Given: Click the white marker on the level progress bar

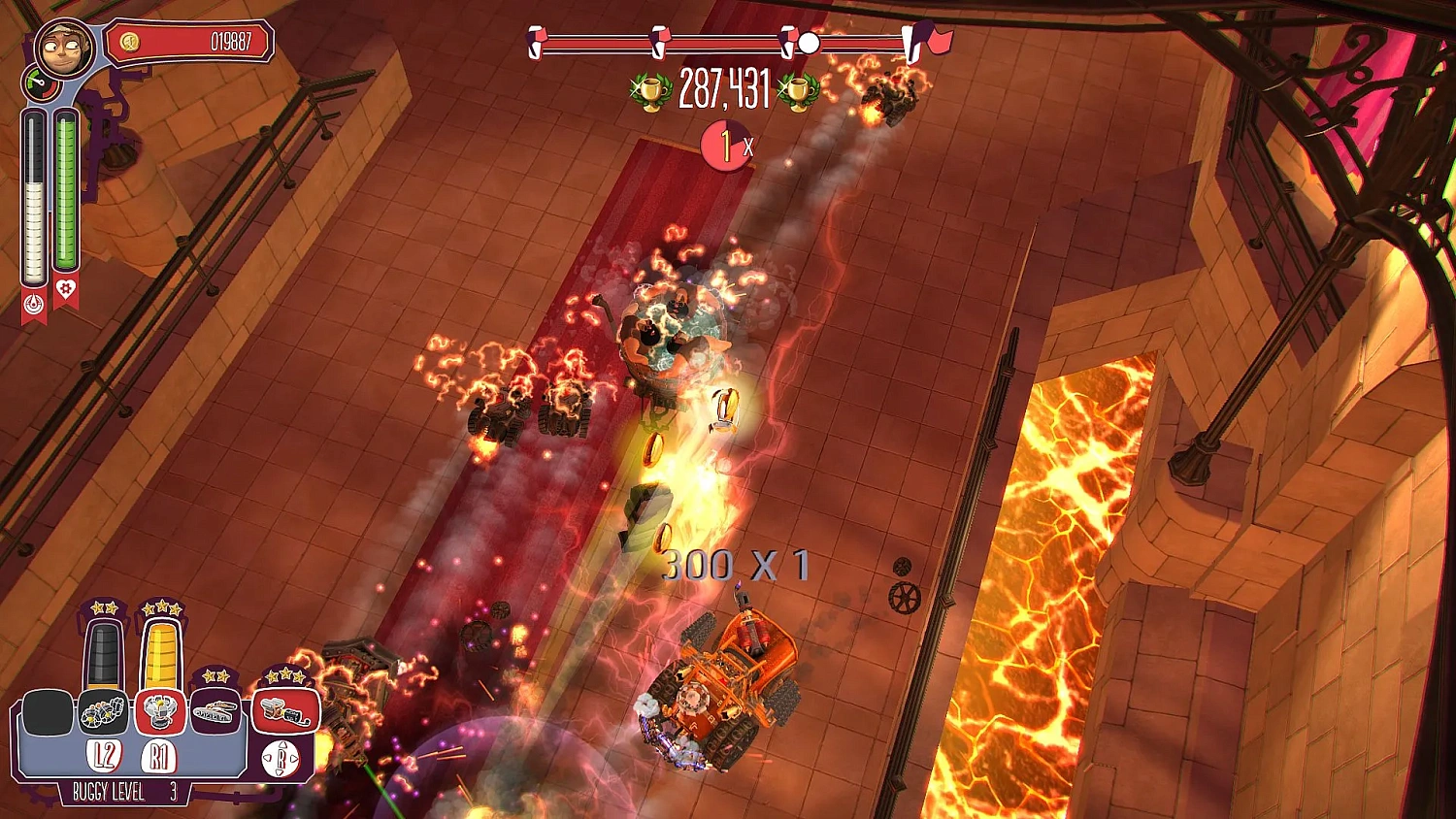Looking at the screenshot, I should pos(809,43).
